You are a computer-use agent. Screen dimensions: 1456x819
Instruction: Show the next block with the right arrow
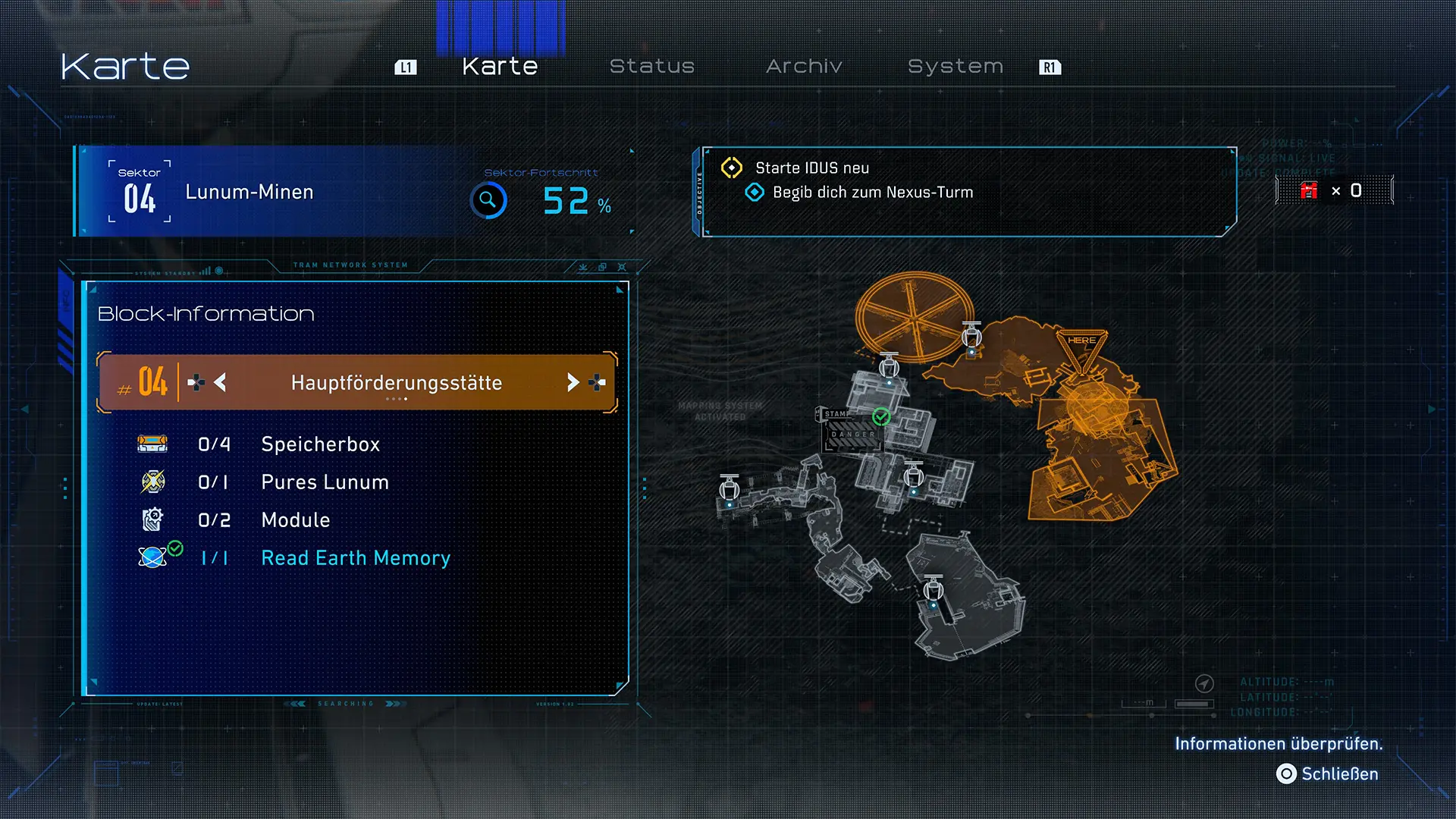tap(573, 382)
